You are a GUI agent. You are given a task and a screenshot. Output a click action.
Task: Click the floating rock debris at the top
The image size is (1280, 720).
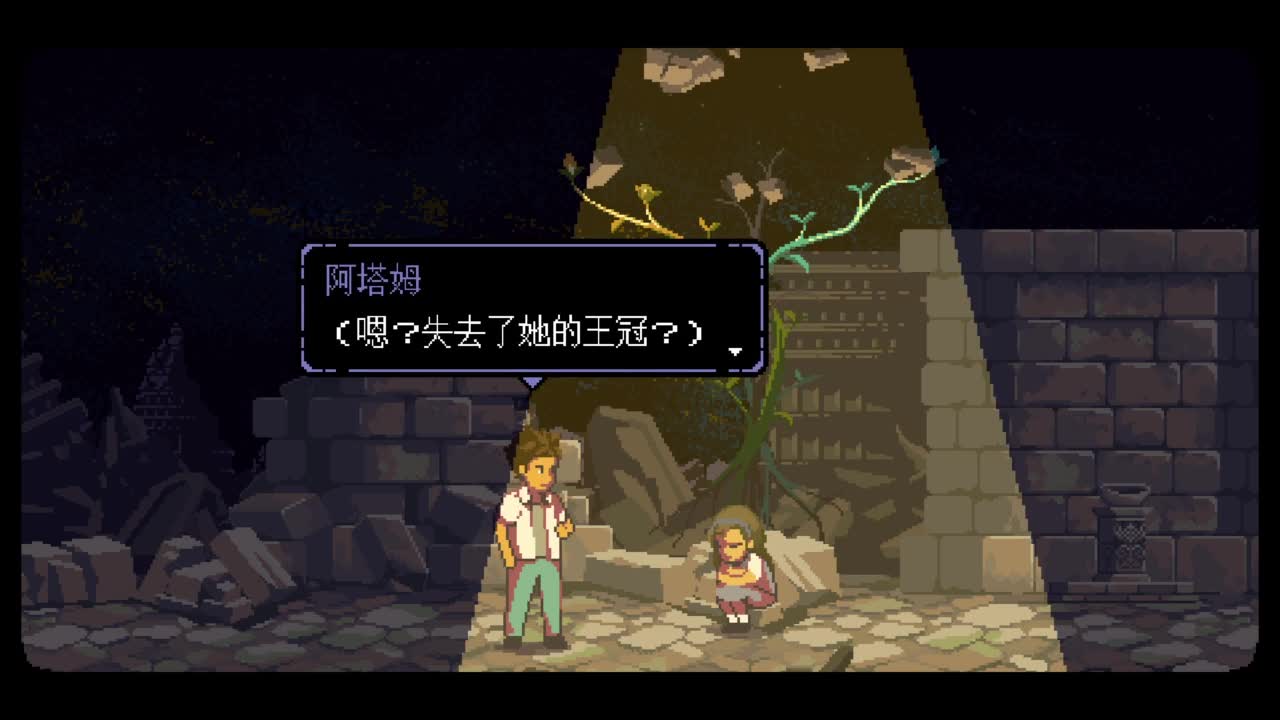tap(680, 70)
